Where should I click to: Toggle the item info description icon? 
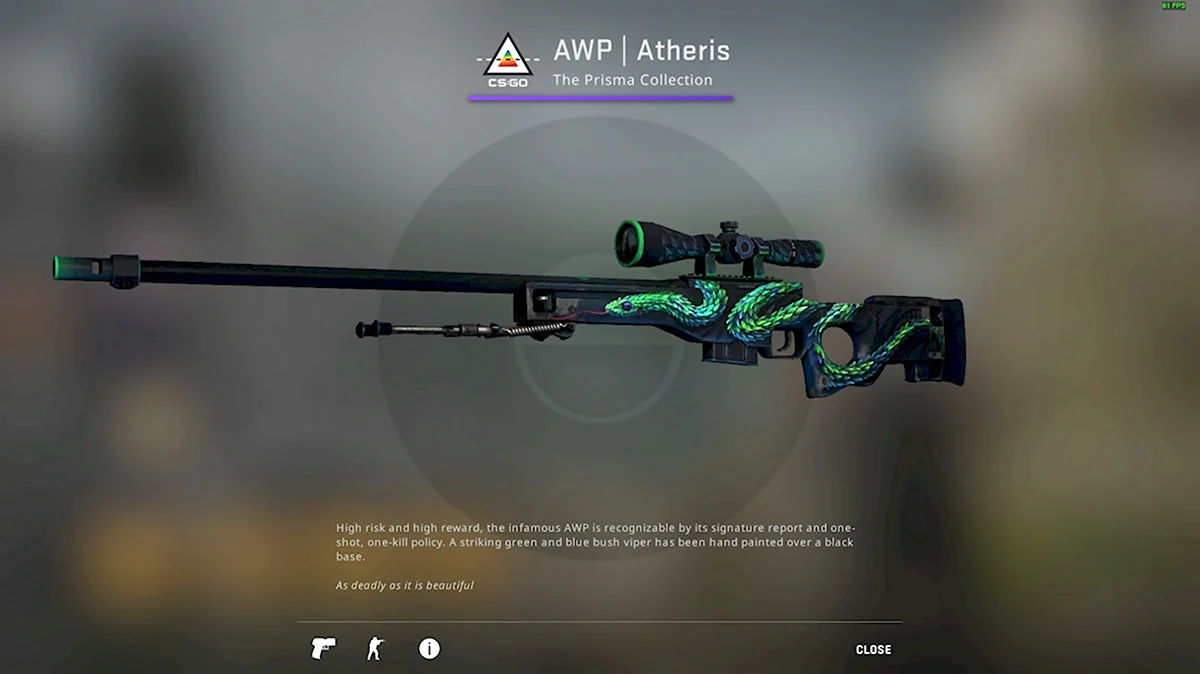pos(429,648)
